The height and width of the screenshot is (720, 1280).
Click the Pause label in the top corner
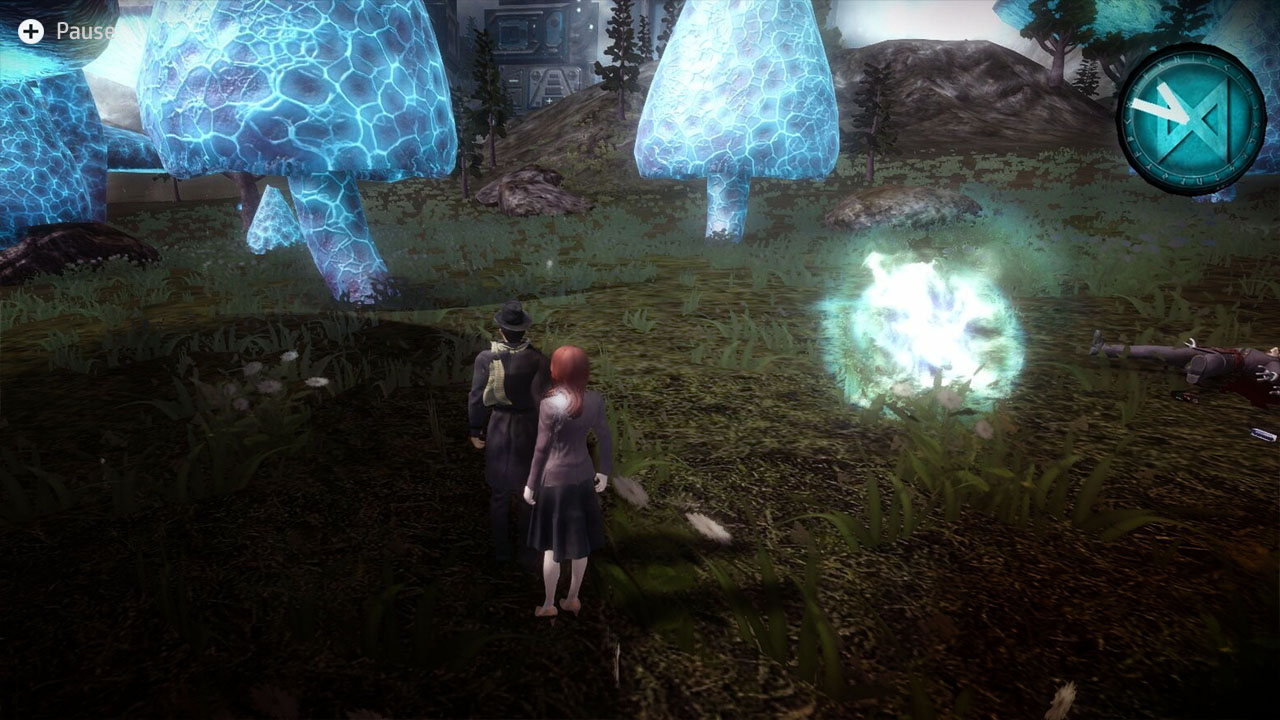point(85,30)
